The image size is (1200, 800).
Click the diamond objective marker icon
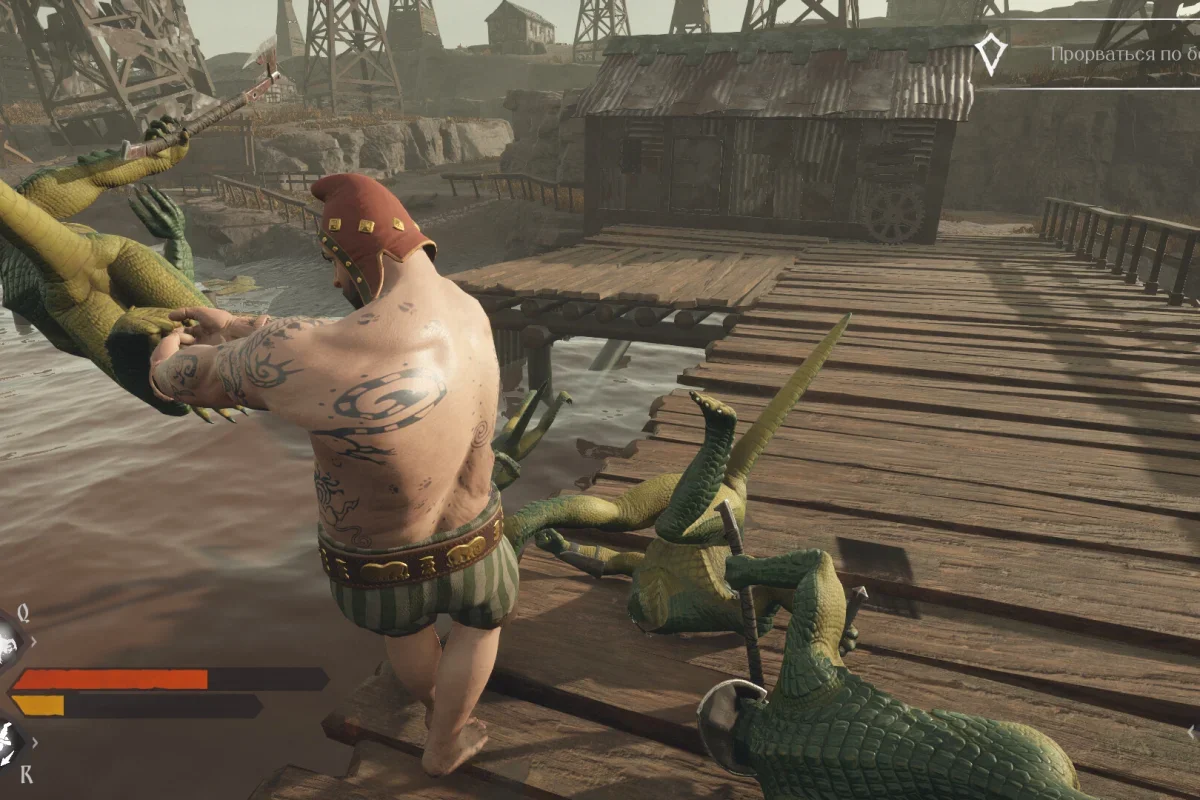coord(990,54)
